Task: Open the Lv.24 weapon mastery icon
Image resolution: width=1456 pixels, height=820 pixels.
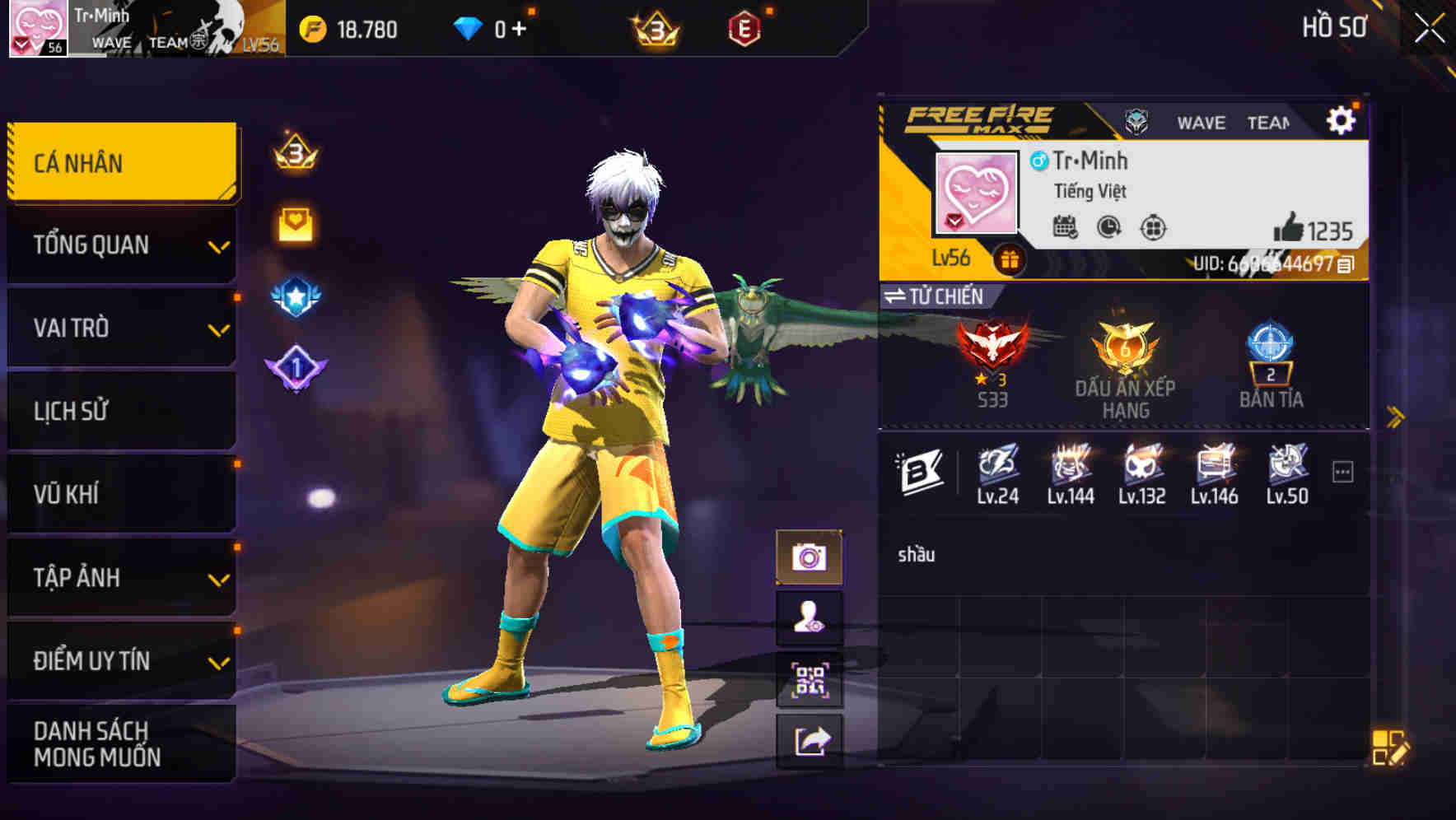Action: [998, 468]
